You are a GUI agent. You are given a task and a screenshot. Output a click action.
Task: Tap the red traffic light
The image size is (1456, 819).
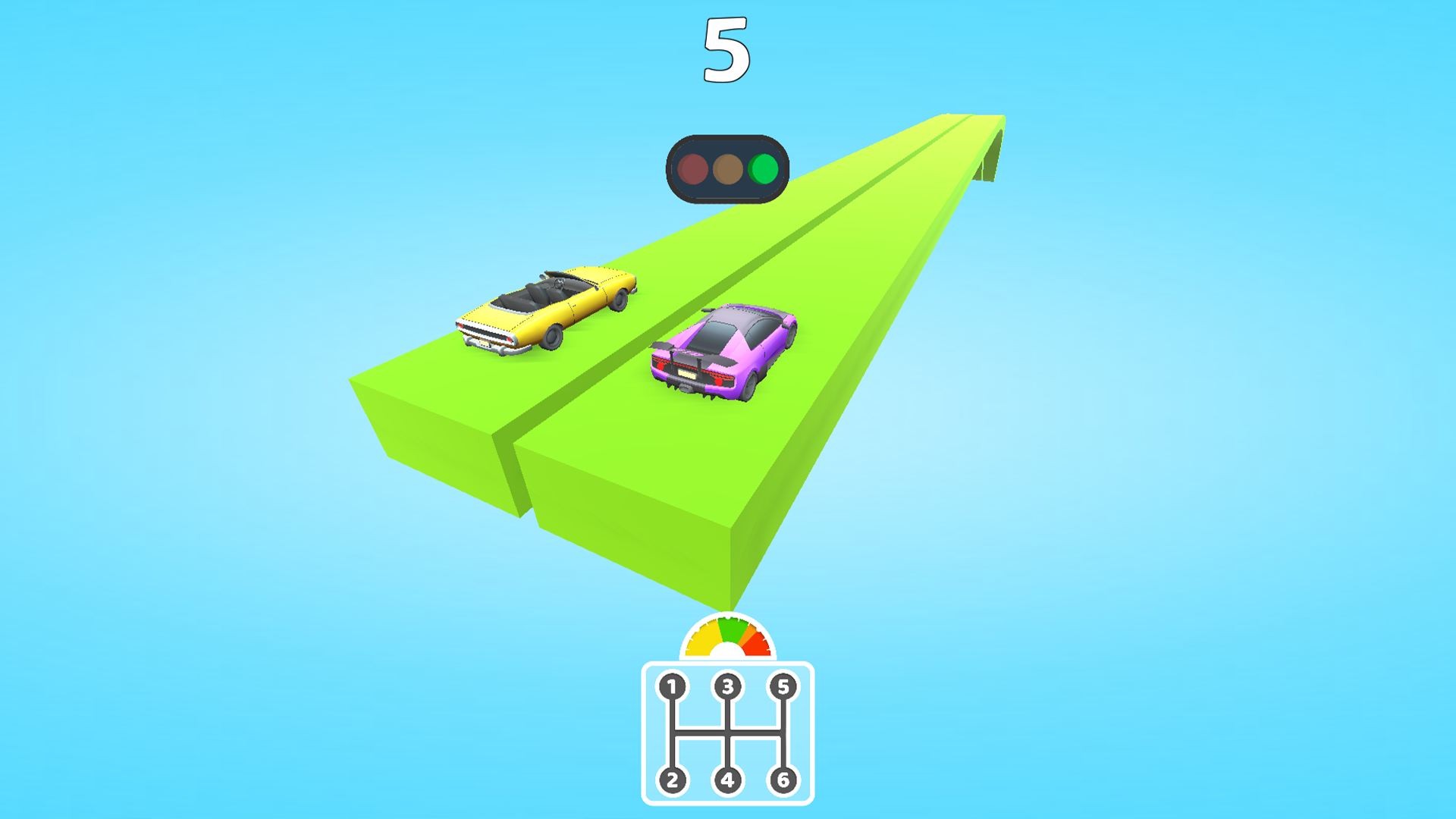tap(693, 170)
